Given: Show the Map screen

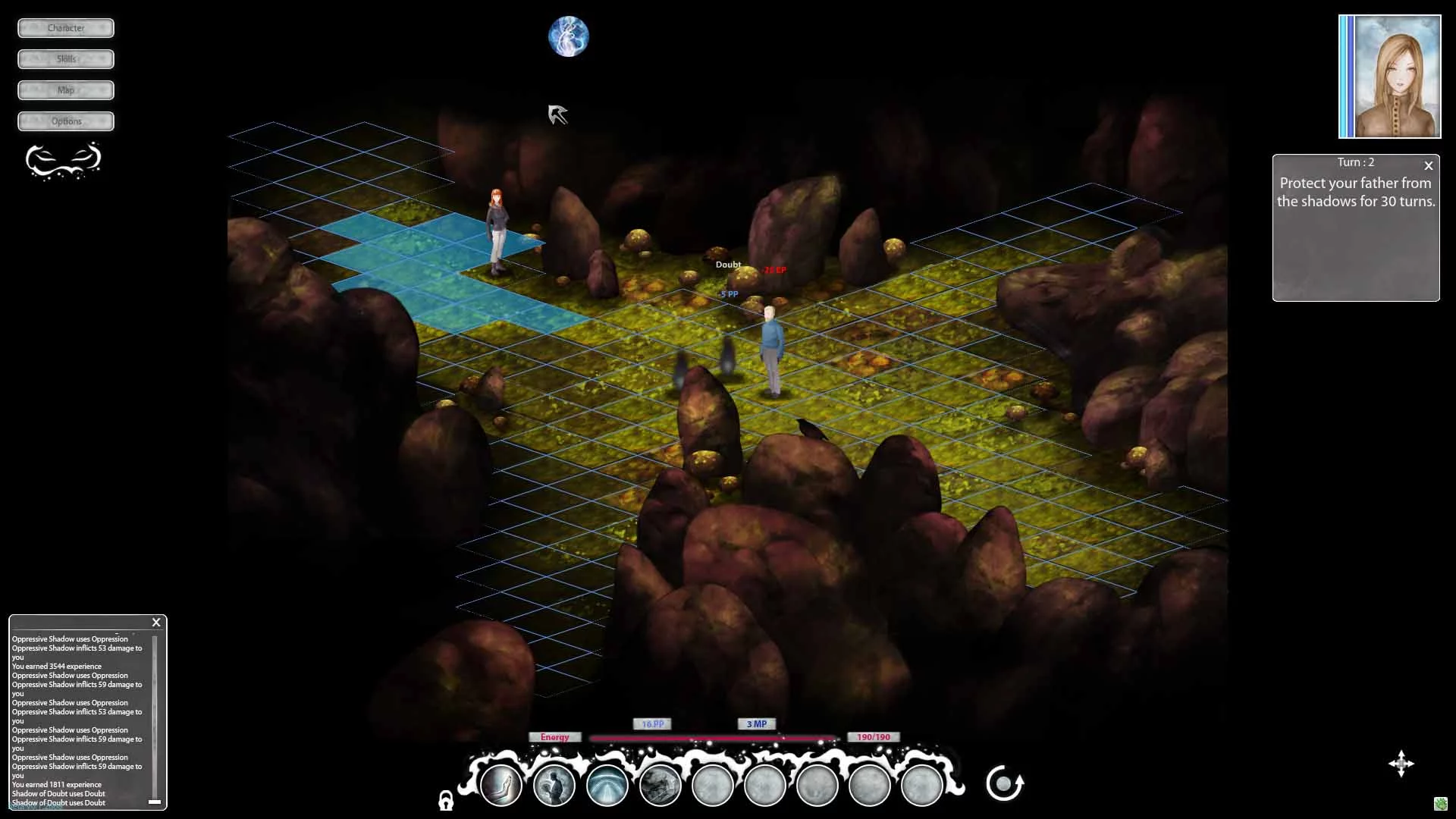Looking at the screenshot, I should (x=66, y=90).
